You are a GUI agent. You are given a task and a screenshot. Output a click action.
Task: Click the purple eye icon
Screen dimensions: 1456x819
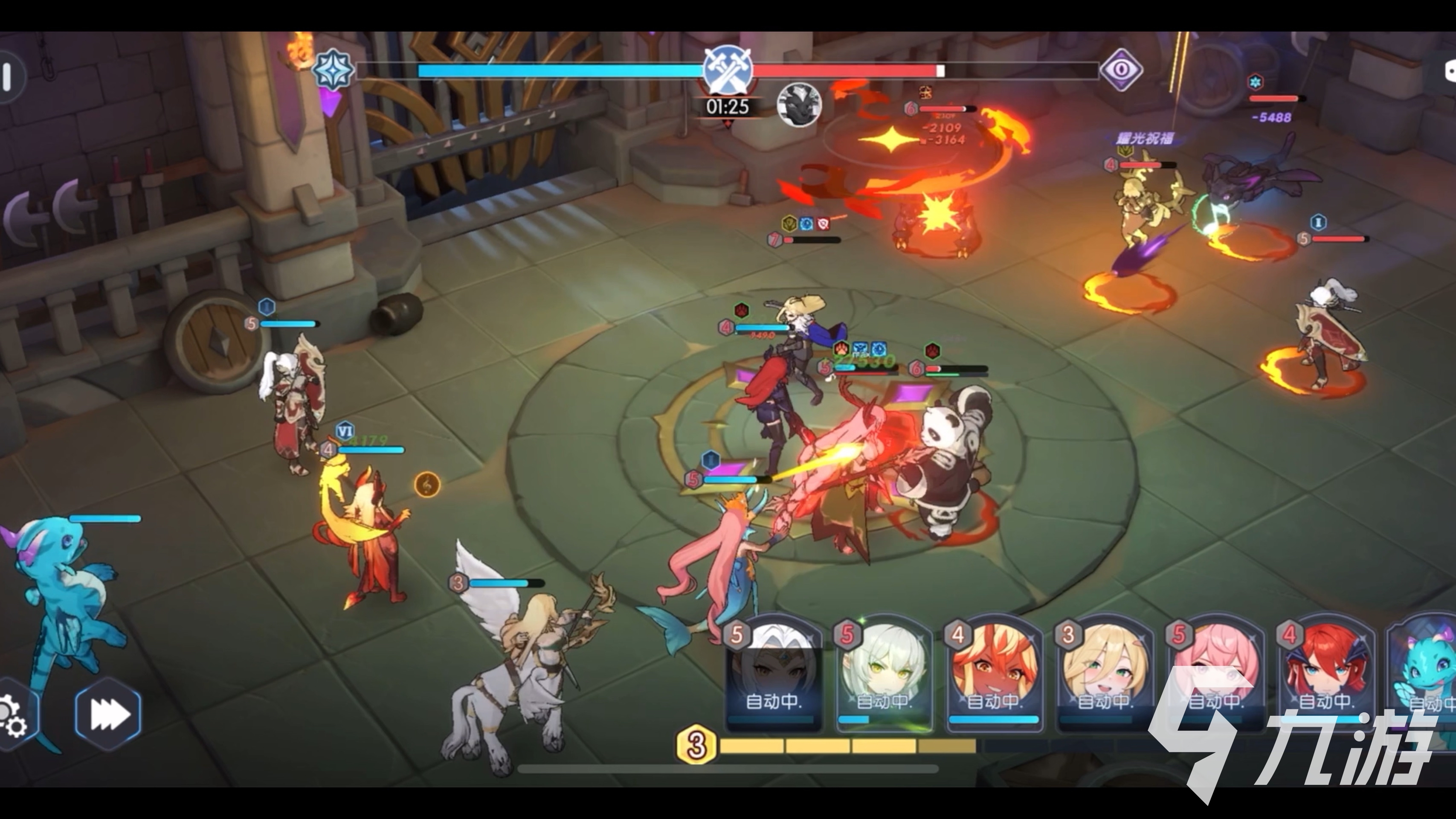coord(1122,70)
